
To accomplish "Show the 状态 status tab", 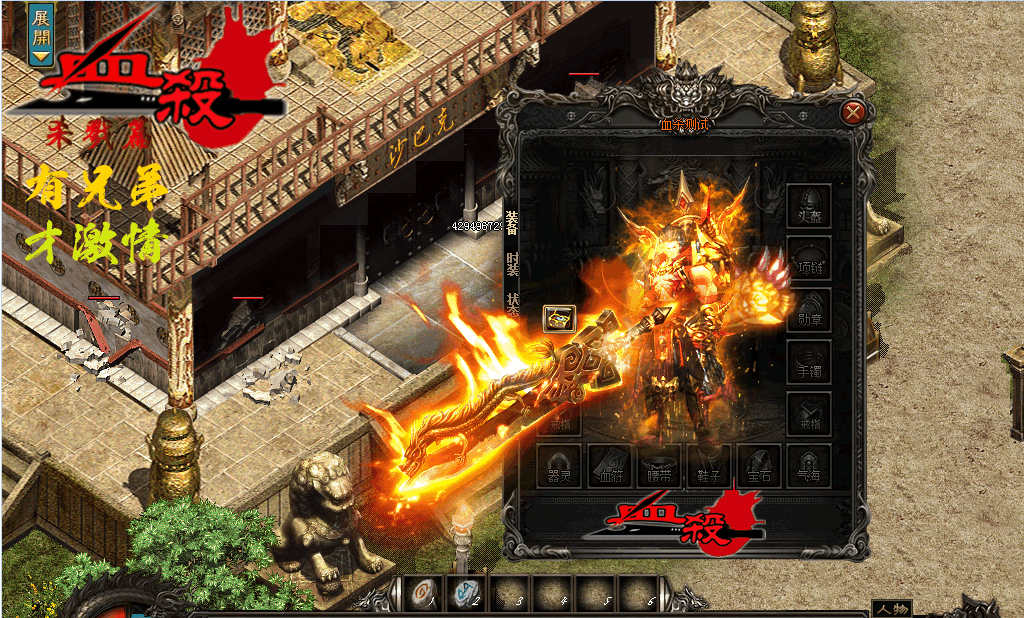I will click(x=512, y=304).
